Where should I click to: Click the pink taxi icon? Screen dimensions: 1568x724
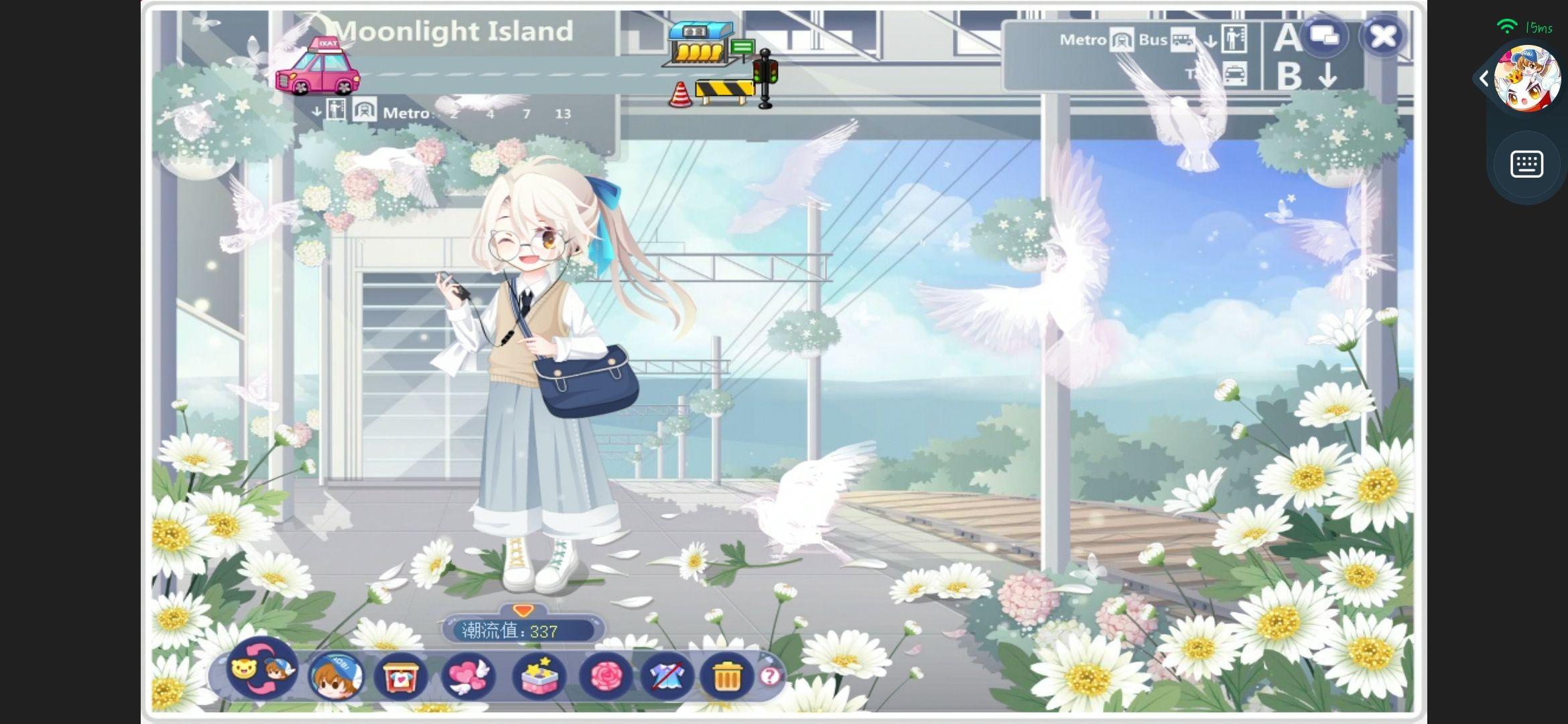pos(318,68)
